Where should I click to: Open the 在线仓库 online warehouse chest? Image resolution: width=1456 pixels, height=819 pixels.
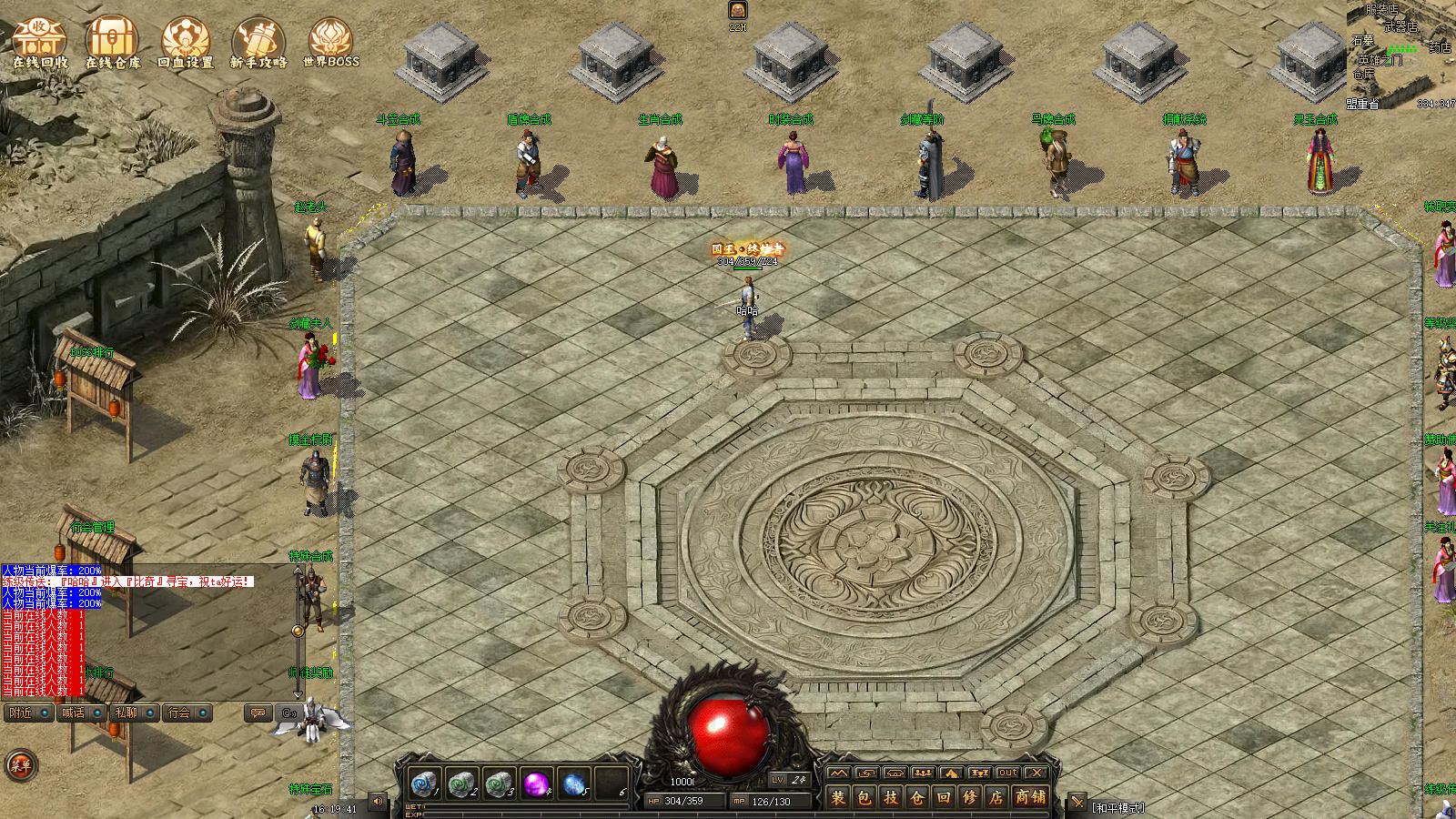click(113, 42)
